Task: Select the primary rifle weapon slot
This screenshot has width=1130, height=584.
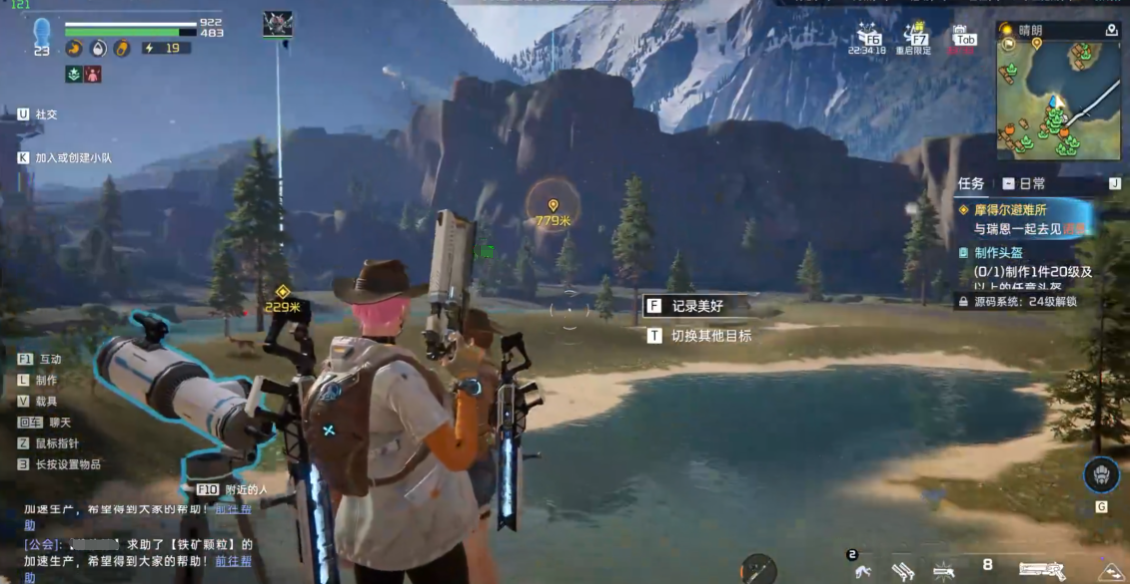Action: click(1041, 570)
